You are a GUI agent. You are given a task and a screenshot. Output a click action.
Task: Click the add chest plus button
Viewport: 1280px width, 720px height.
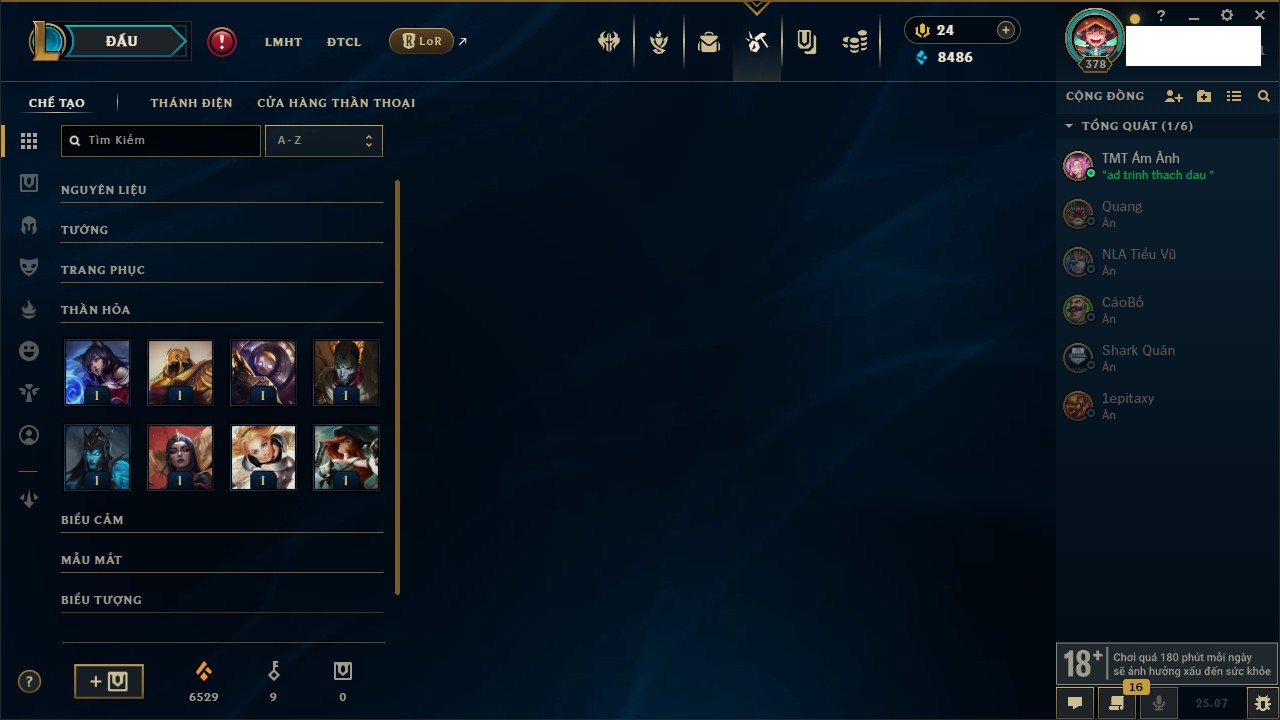click(109, 681)
